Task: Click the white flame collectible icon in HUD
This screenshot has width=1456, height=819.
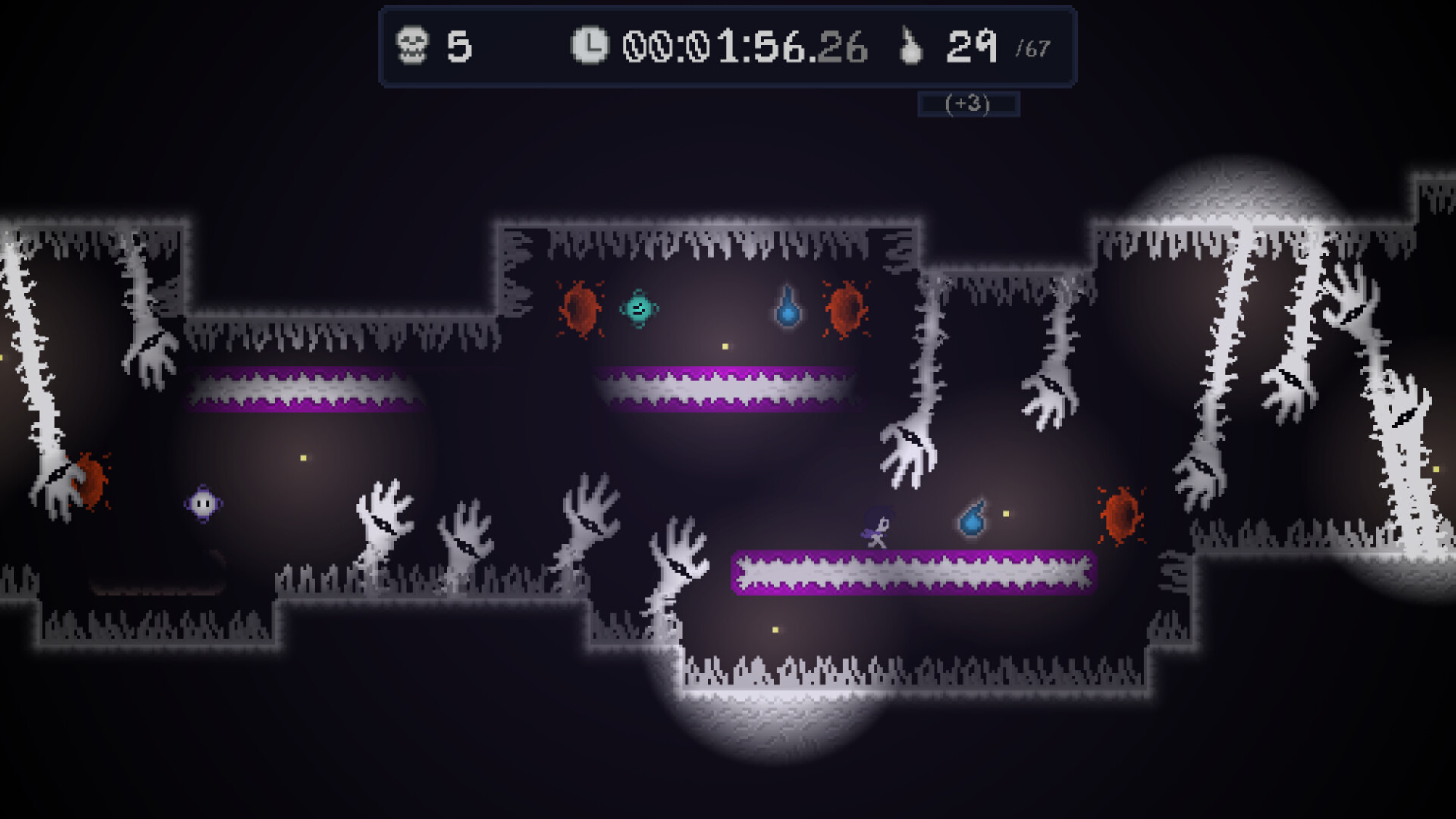Action: coord(910,47)
